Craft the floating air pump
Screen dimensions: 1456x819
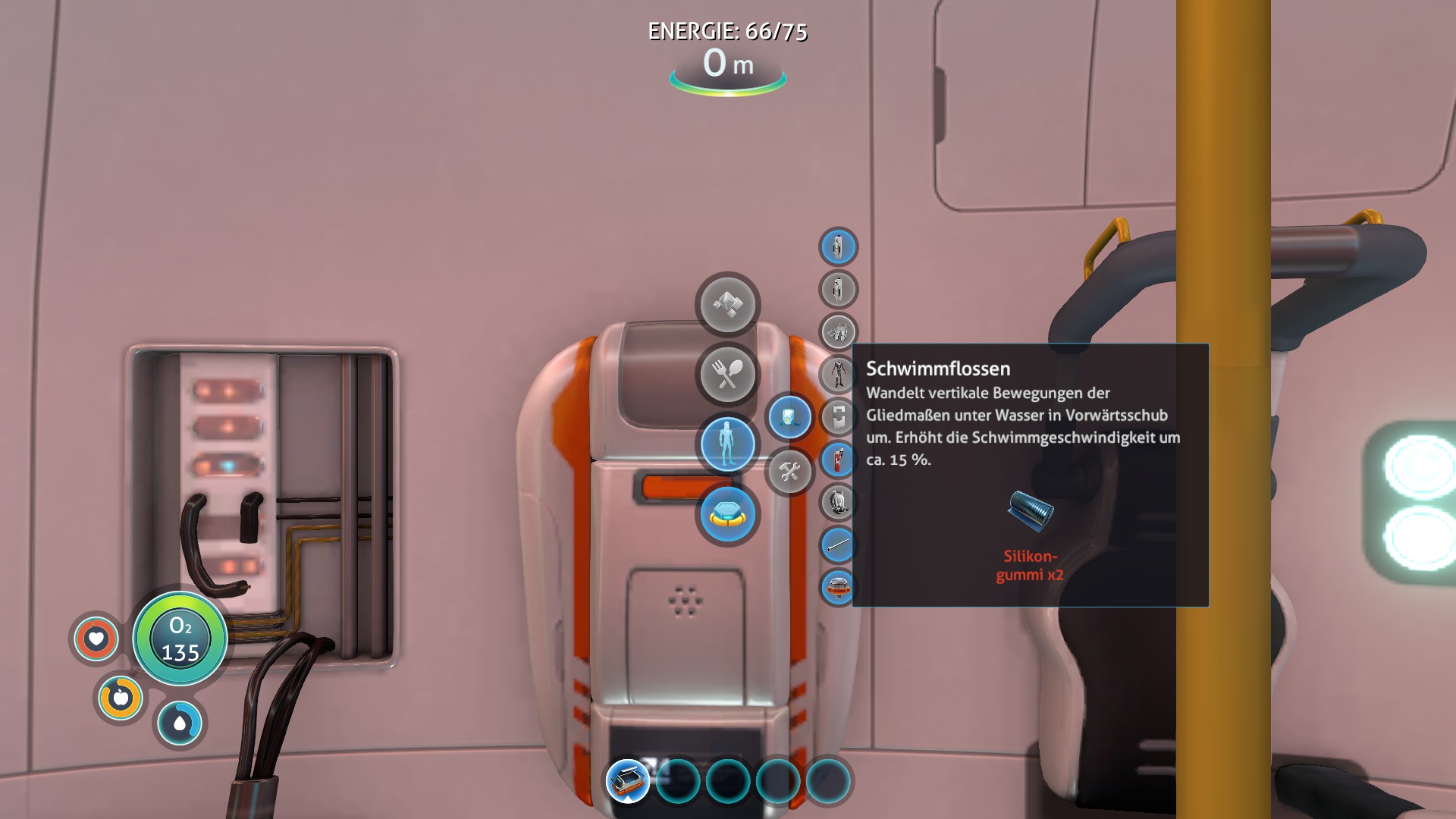point(838,587)
